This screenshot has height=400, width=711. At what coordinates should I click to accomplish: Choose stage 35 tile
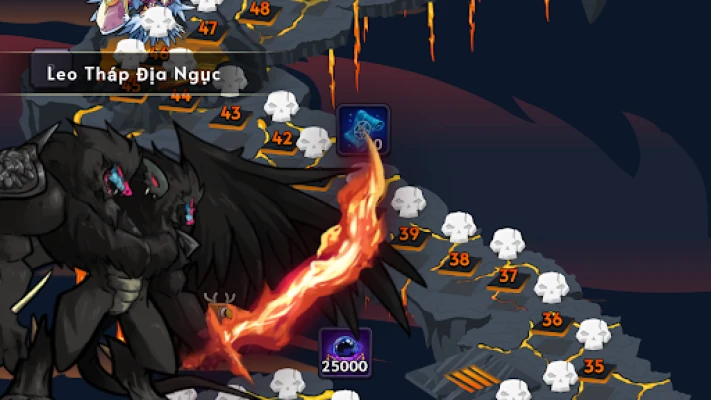[x=594, y=367]
